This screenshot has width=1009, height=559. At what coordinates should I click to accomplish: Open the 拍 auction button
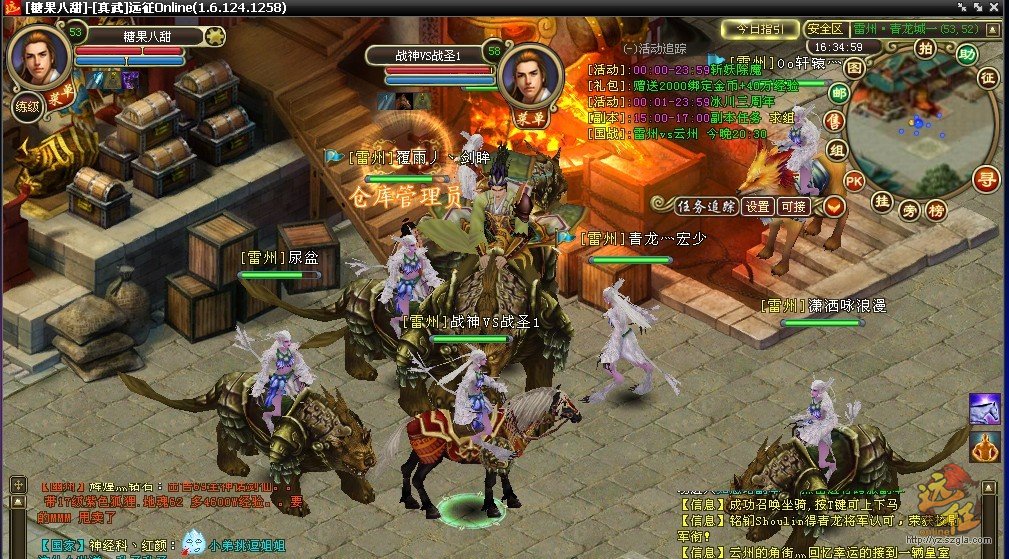click(925, 46)
